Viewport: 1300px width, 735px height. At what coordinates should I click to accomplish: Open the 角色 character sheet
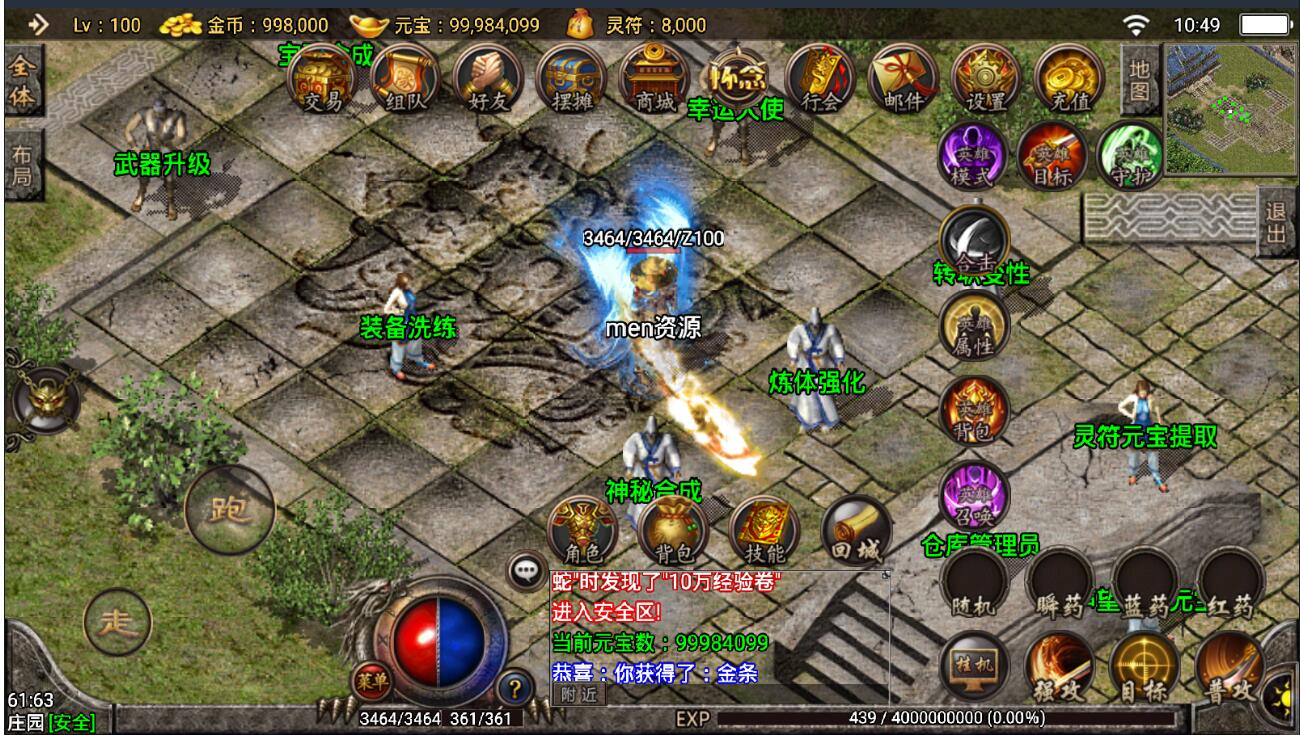click(x=583, y=531)
